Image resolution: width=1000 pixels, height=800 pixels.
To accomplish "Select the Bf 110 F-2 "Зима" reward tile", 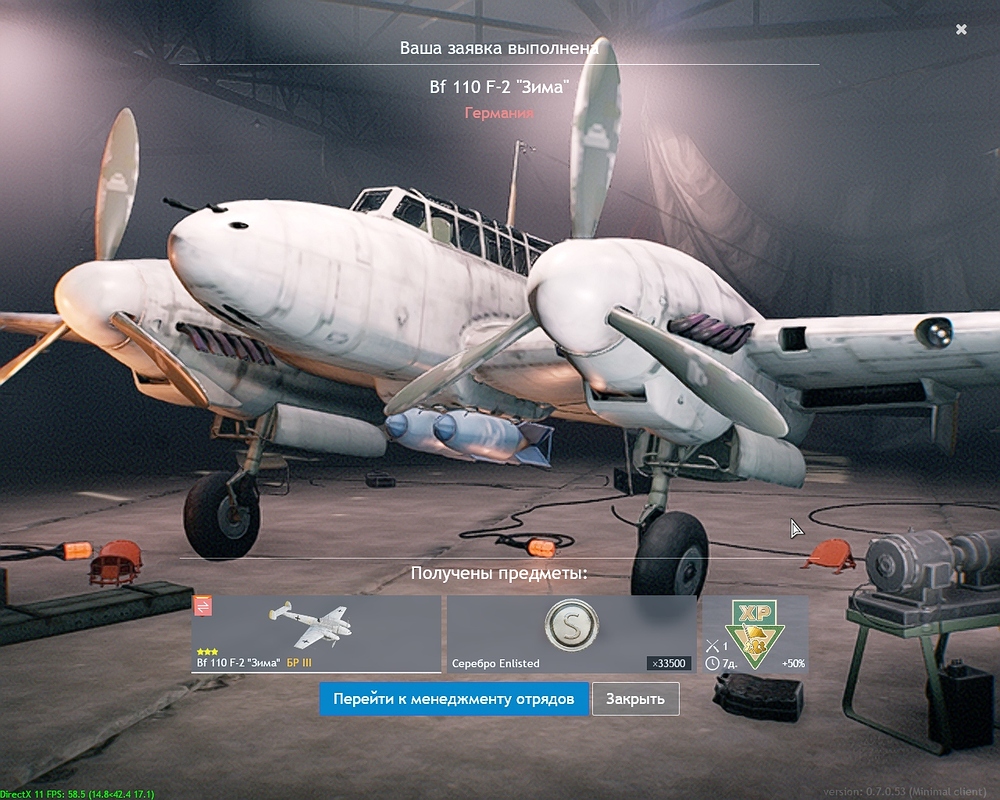I will point(316,634).
